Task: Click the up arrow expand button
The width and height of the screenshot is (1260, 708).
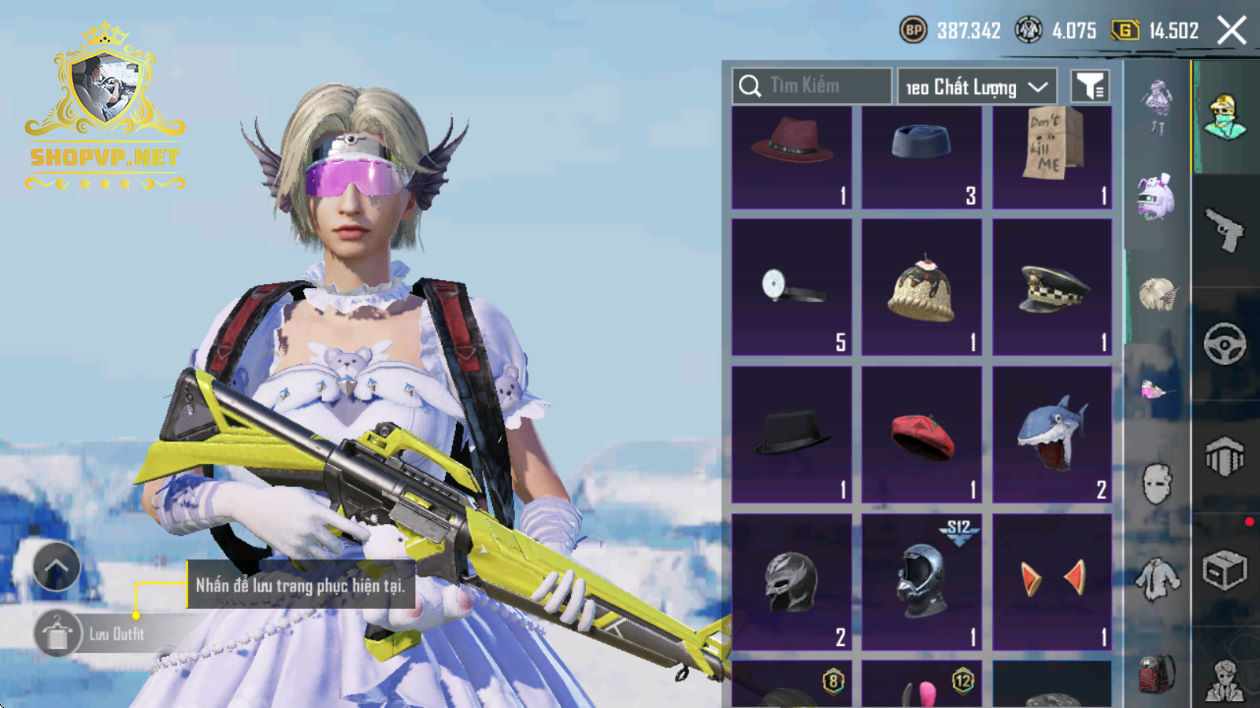Action: 57,569
